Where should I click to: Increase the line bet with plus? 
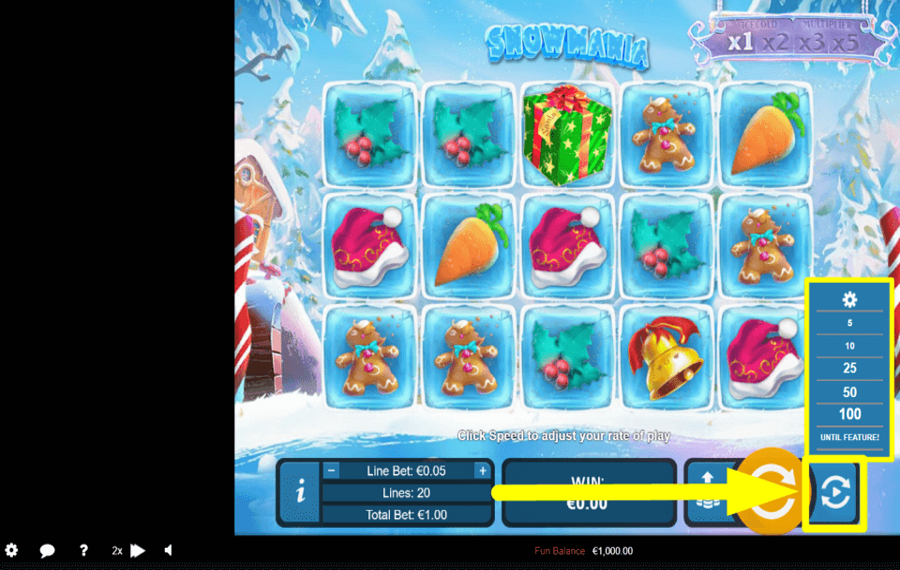(482, 471)
